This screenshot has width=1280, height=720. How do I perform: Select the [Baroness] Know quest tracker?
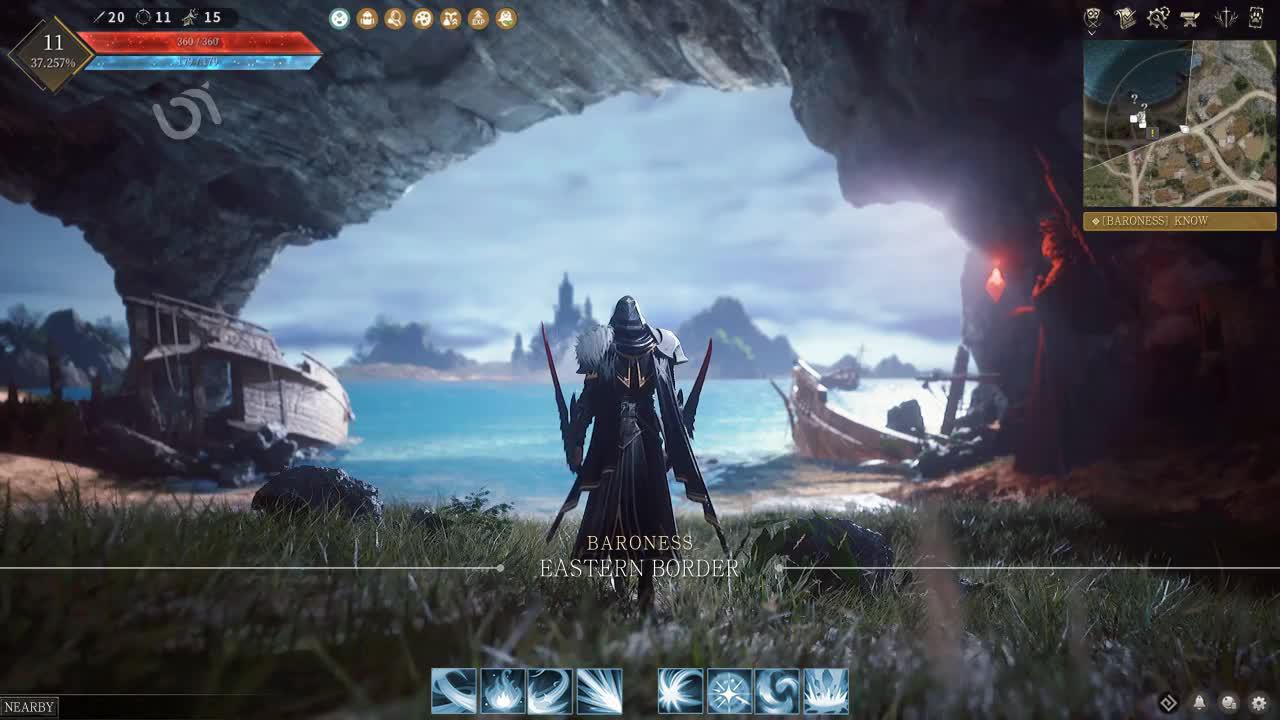[1180, 221]
